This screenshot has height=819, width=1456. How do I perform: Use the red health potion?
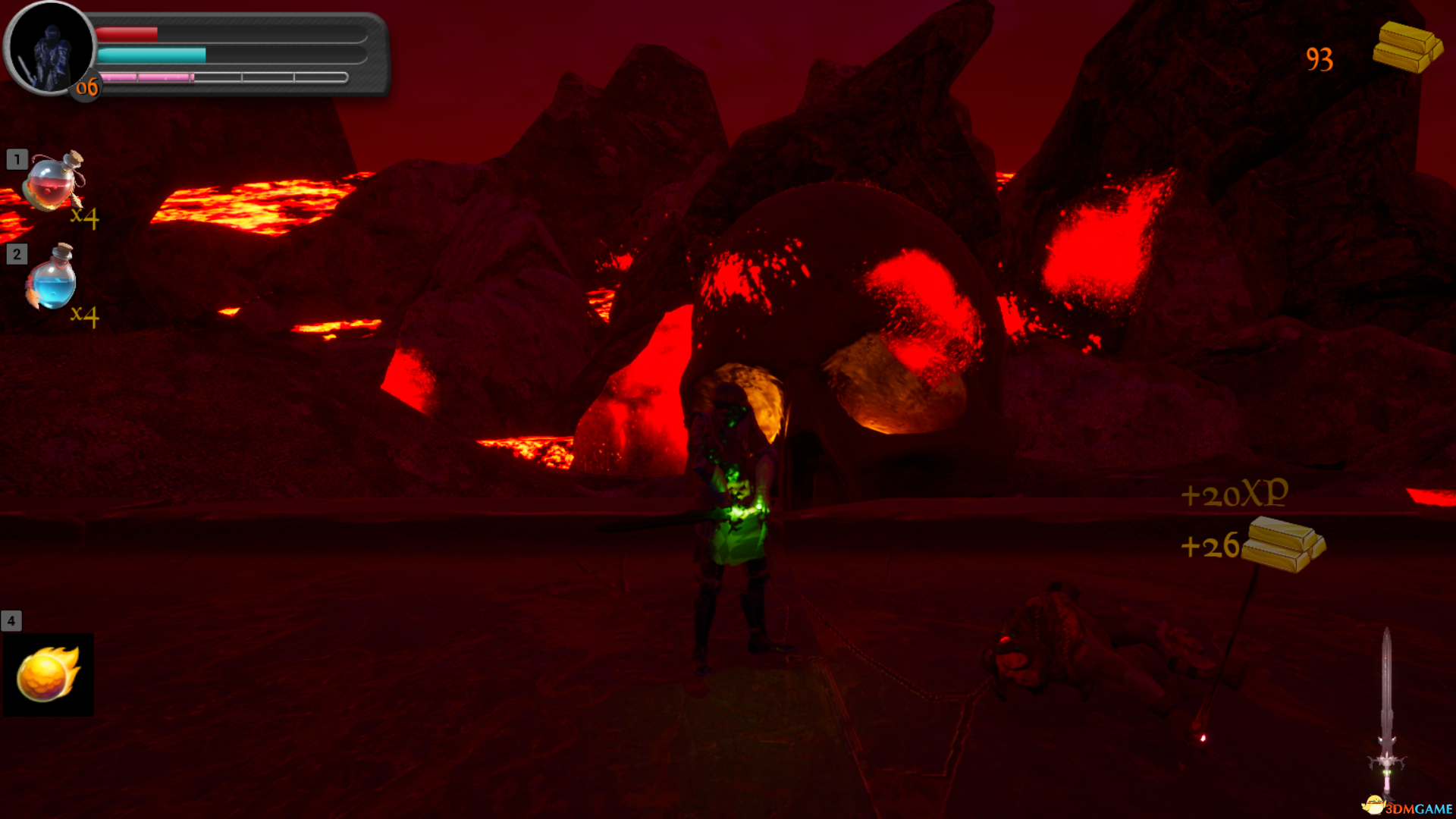(53, 182)
